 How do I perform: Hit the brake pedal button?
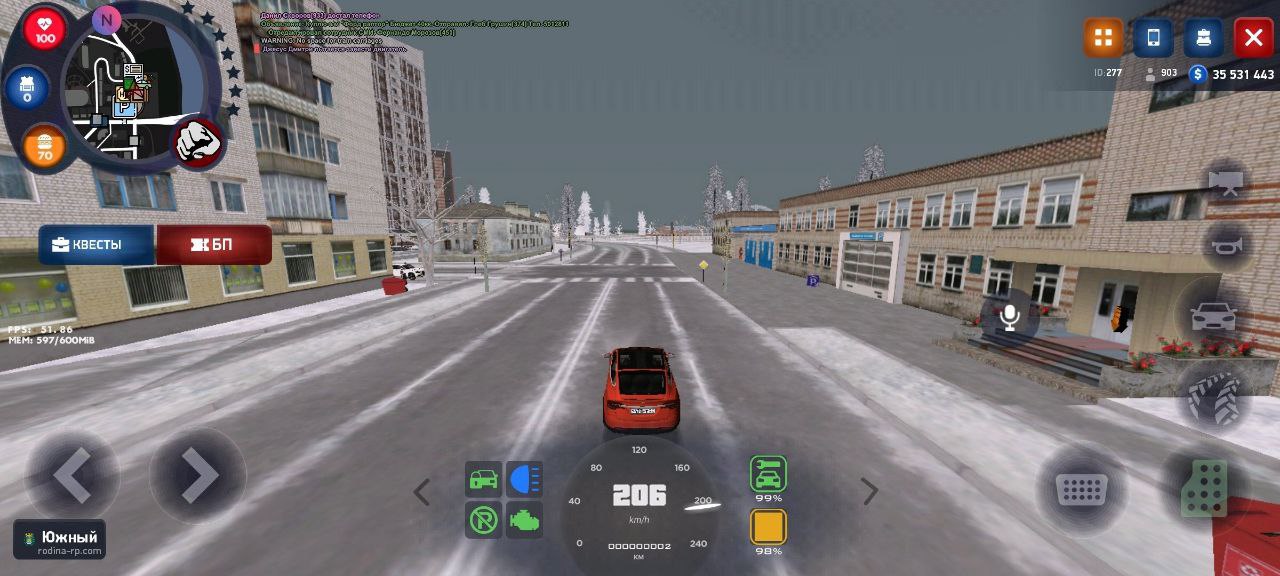click(1081, 490)
